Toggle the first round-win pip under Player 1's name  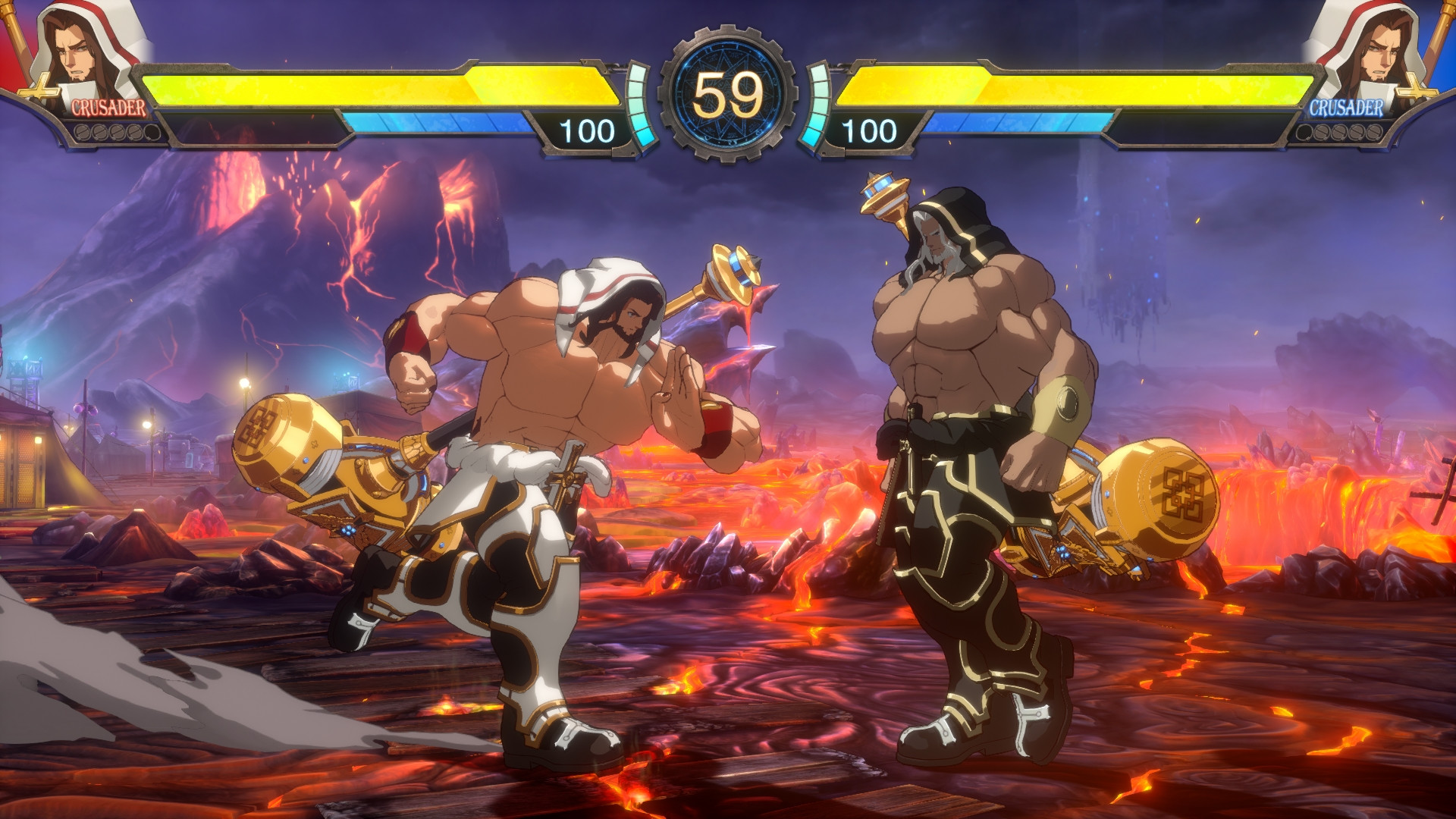pos(82,131)
